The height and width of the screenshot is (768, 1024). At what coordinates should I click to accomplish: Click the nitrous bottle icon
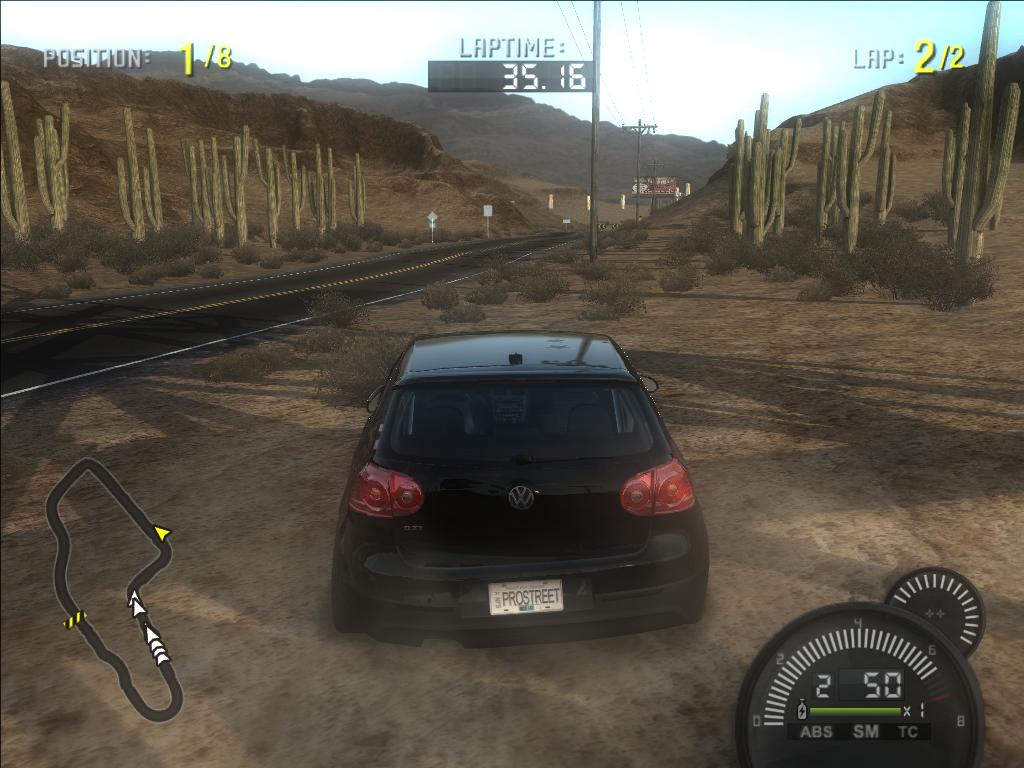tap(800, 711)
